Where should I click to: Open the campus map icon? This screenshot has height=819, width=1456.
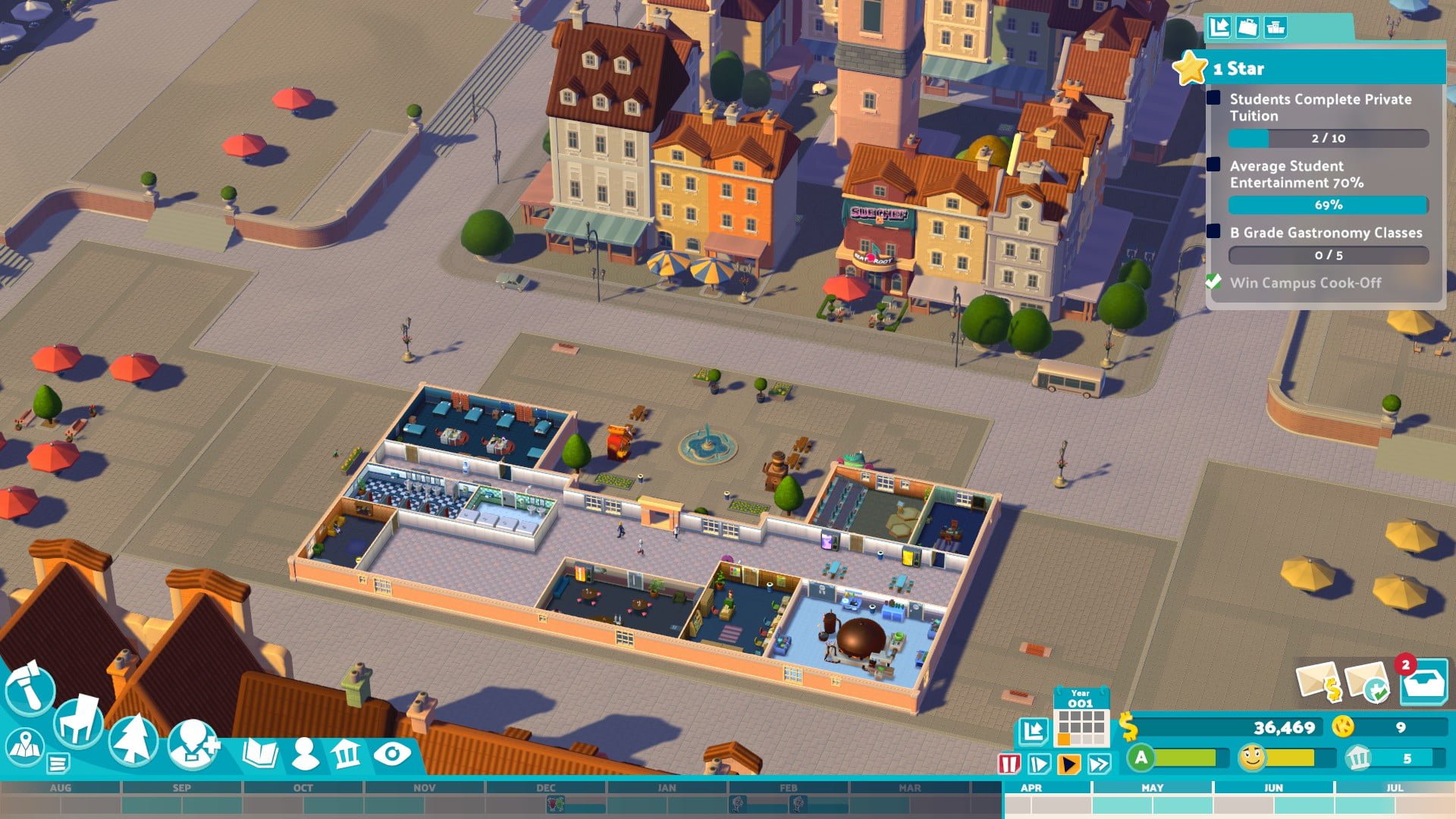click(25, 746)
